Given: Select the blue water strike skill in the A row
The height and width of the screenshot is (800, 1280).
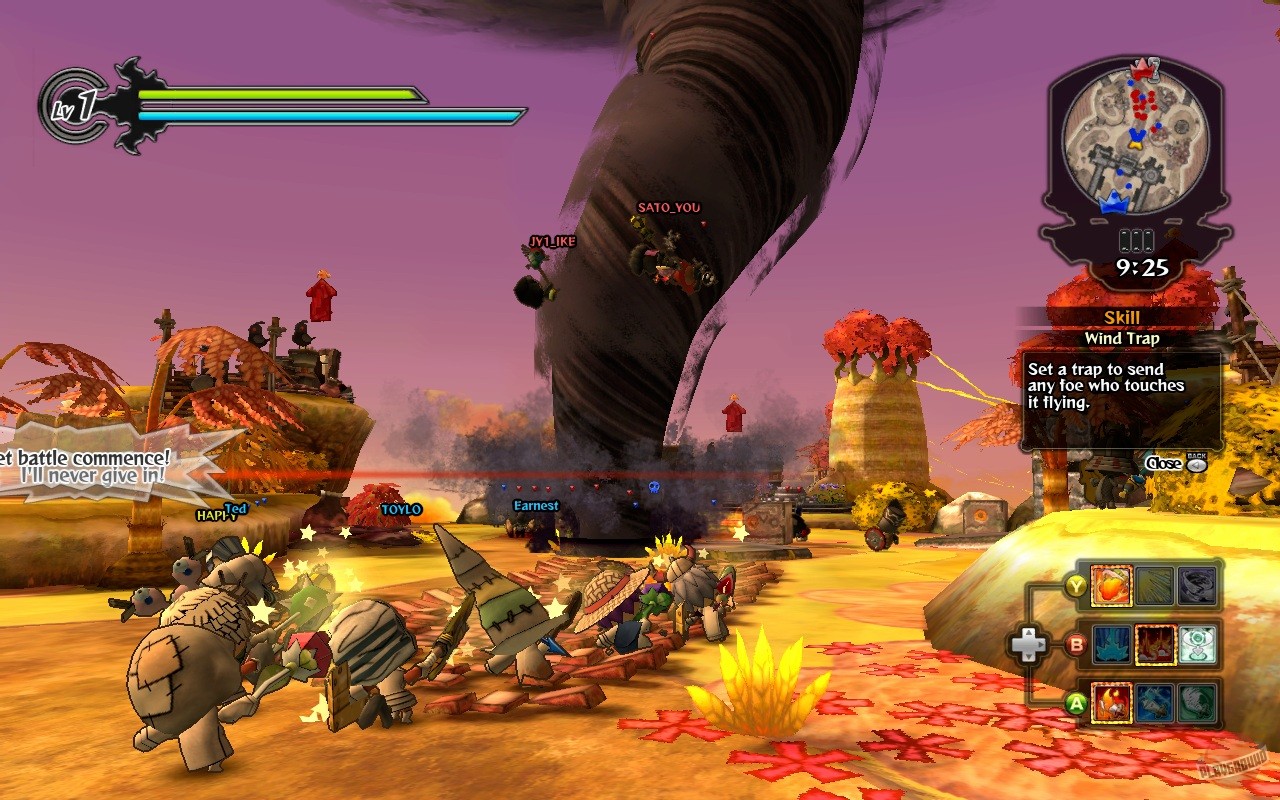Looking at the screenshot, I should coord(1156,703).
